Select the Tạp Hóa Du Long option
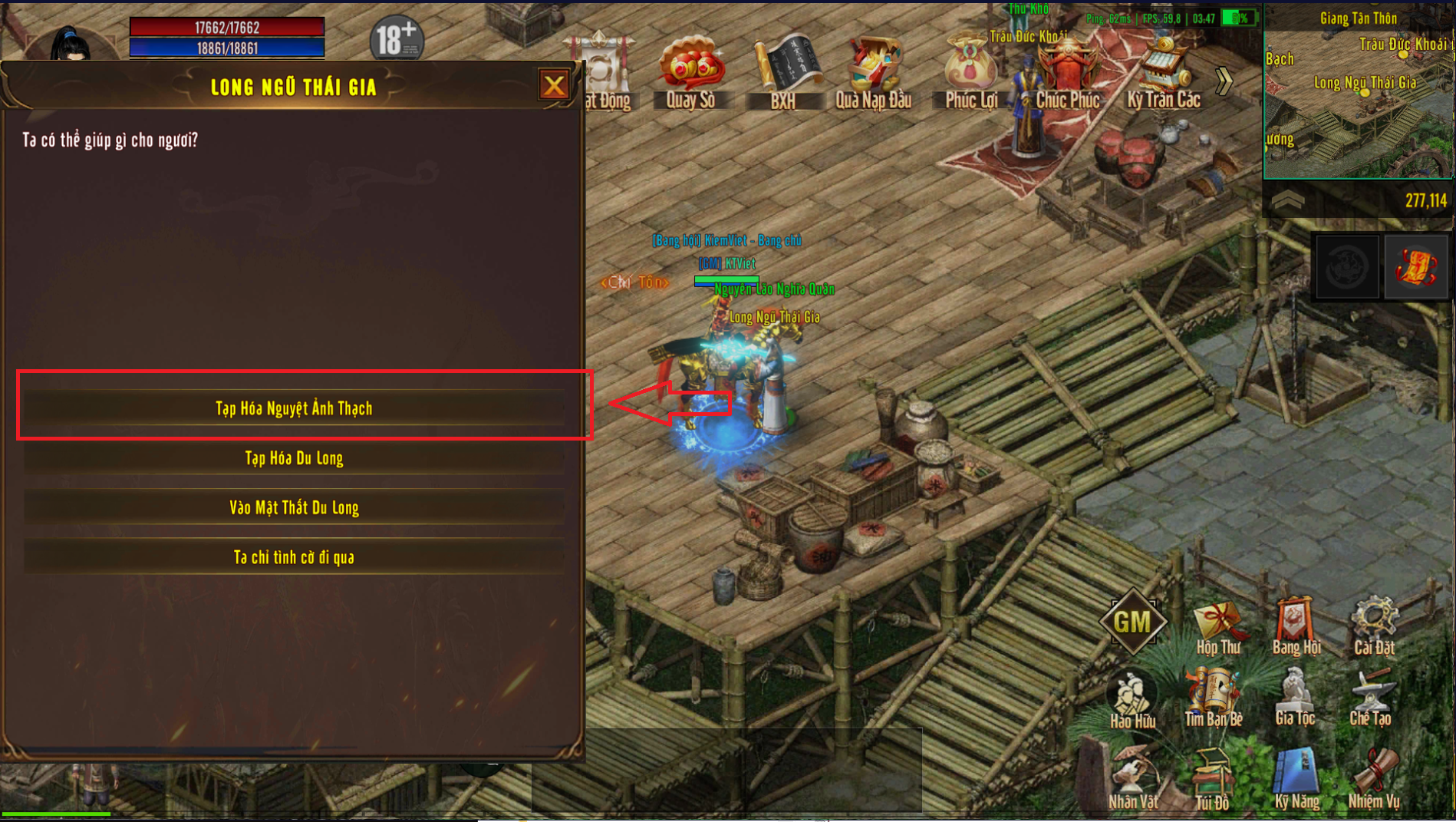 294,458
